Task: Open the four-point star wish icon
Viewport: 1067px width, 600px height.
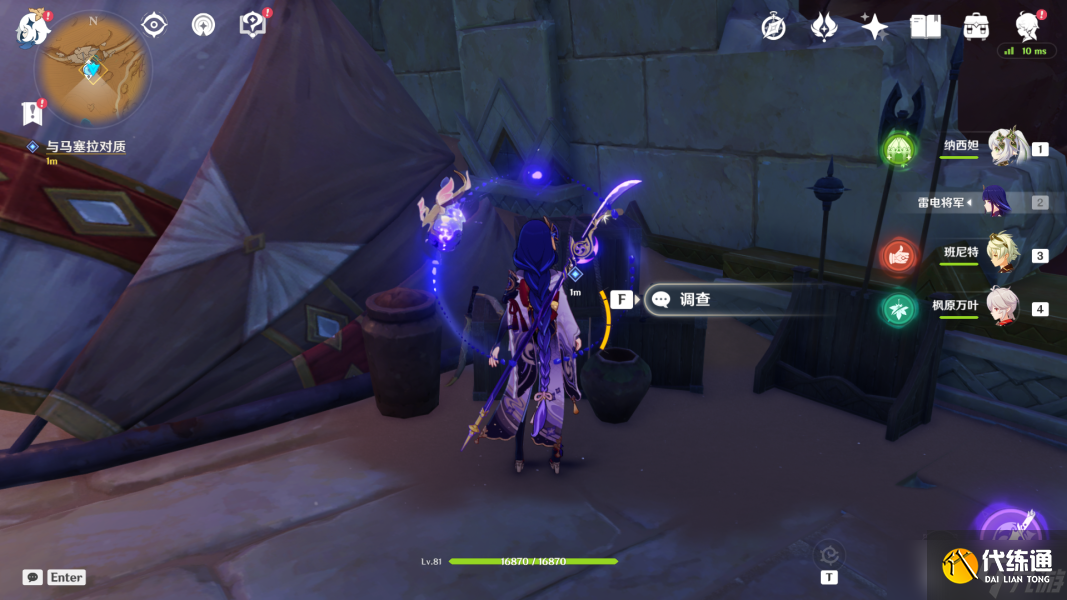Action: coord(874,27)
